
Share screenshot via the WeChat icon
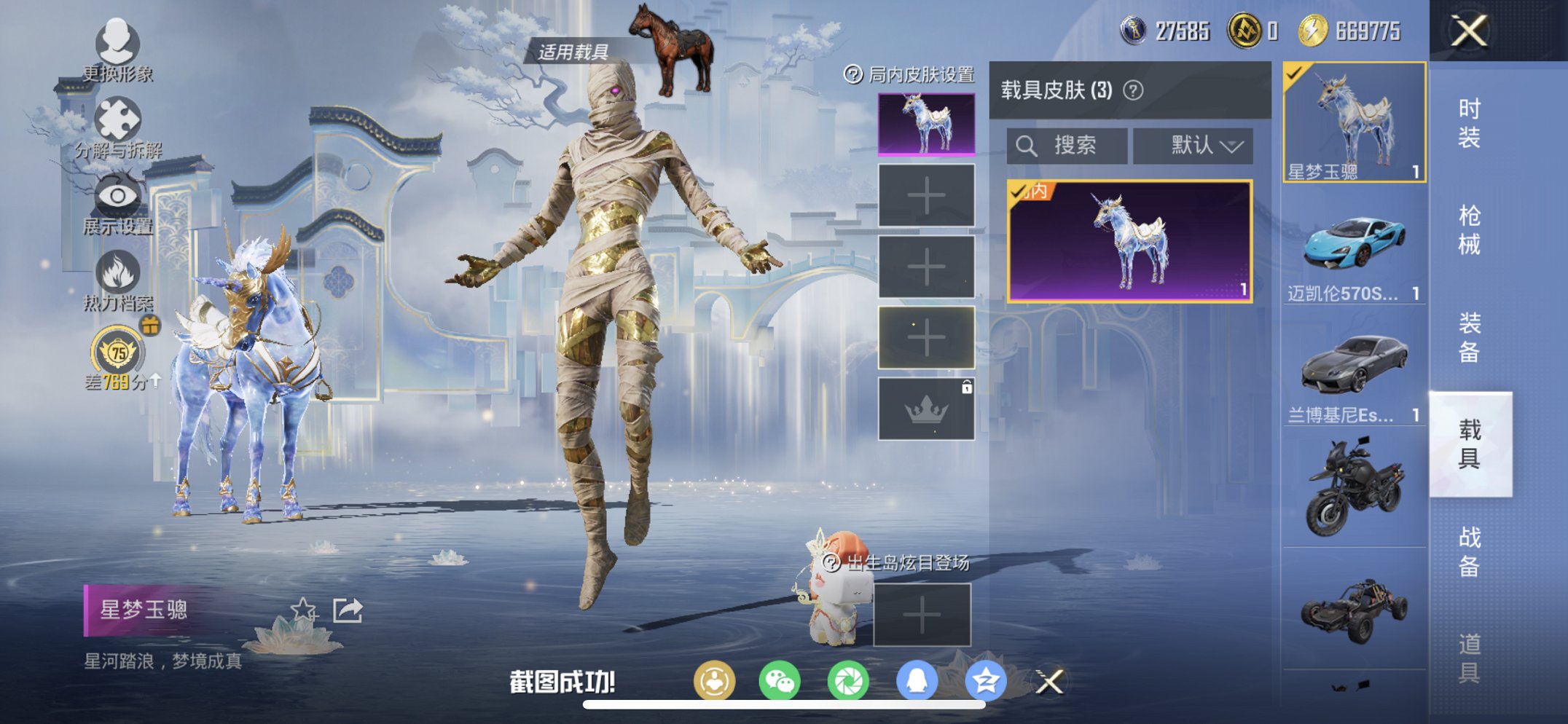point(779,679)
